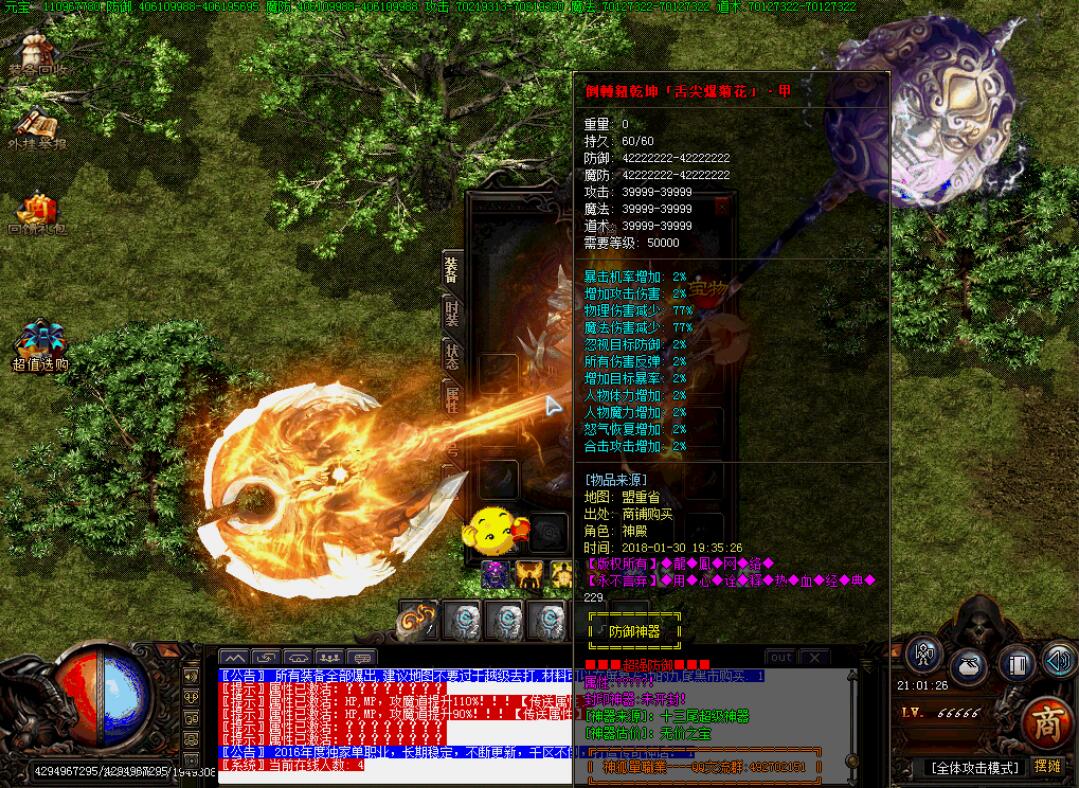The width and height of the screenshot is (1079, 788).
Task: Change the 全体攻击模式 attack mode
Action: point(975,767)
